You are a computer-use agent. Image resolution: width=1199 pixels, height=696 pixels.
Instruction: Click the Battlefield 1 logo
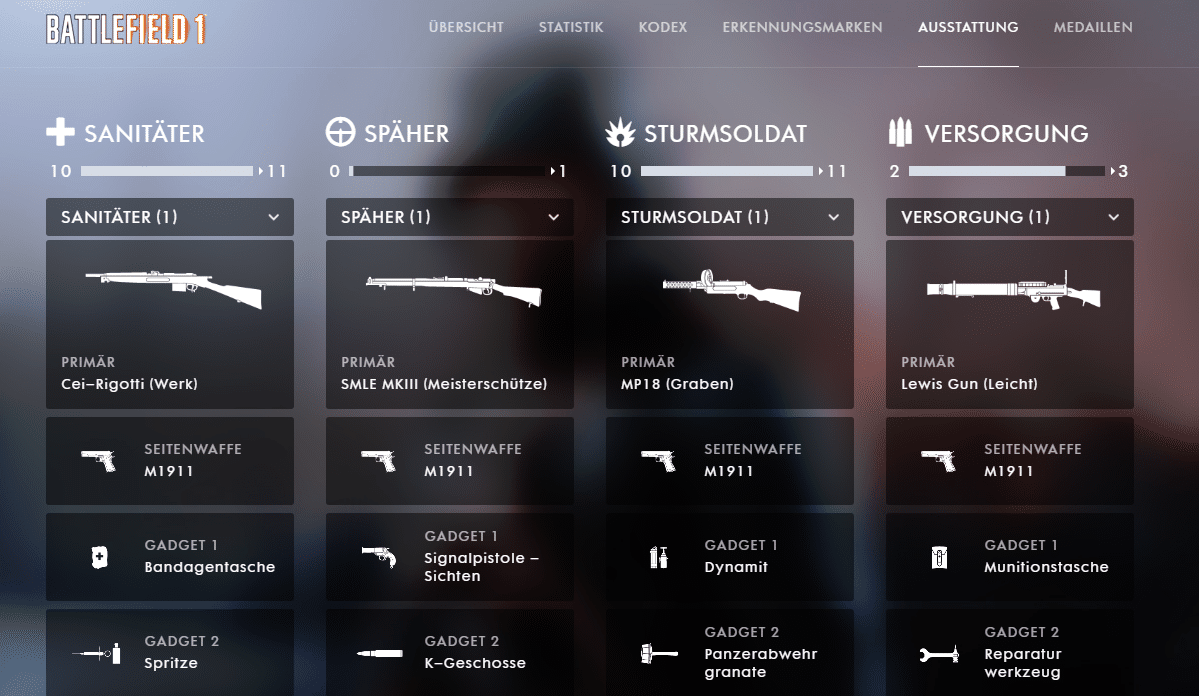[x=126, y=29]
